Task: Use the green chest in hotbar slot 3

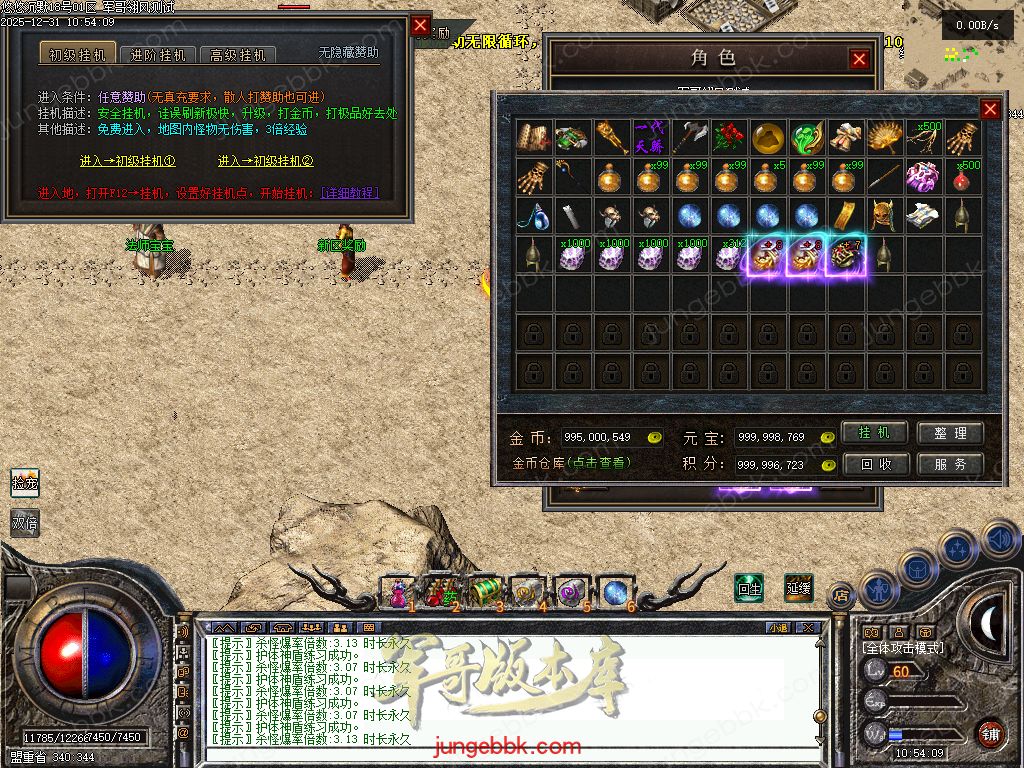Action: tap(483, 592)
